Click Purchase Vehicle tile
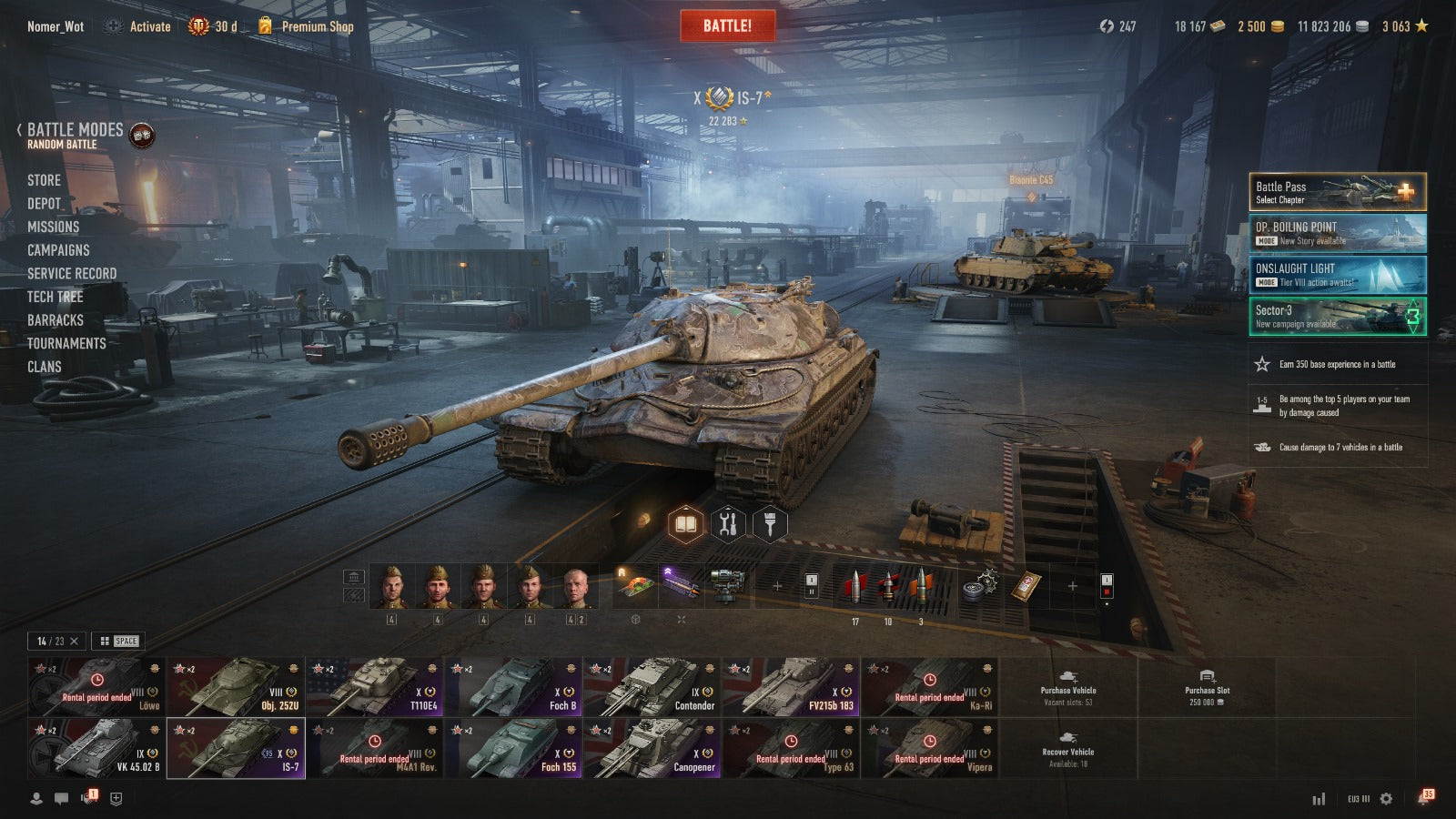 tap(1068, 688)
